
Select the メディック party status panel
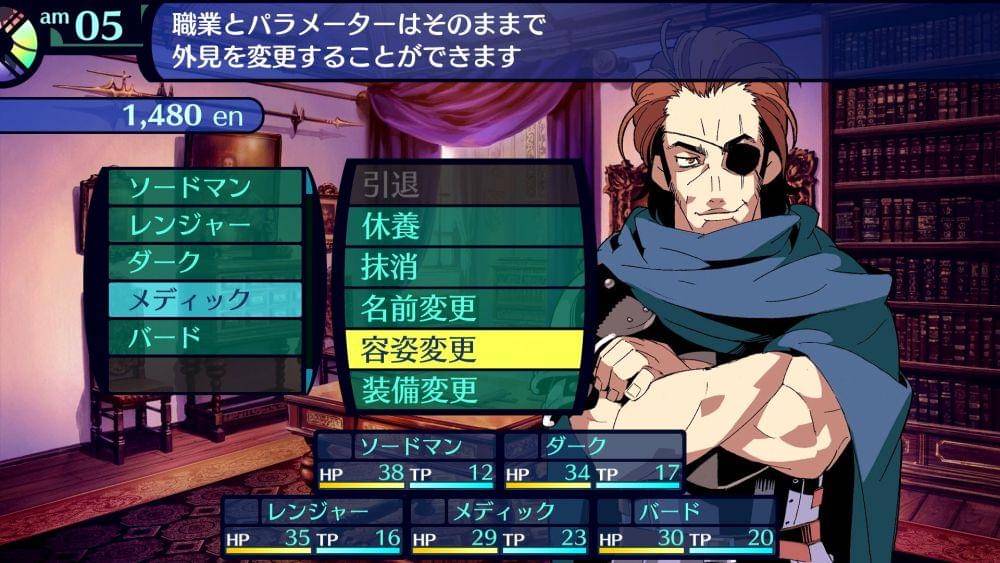point(500,525)
